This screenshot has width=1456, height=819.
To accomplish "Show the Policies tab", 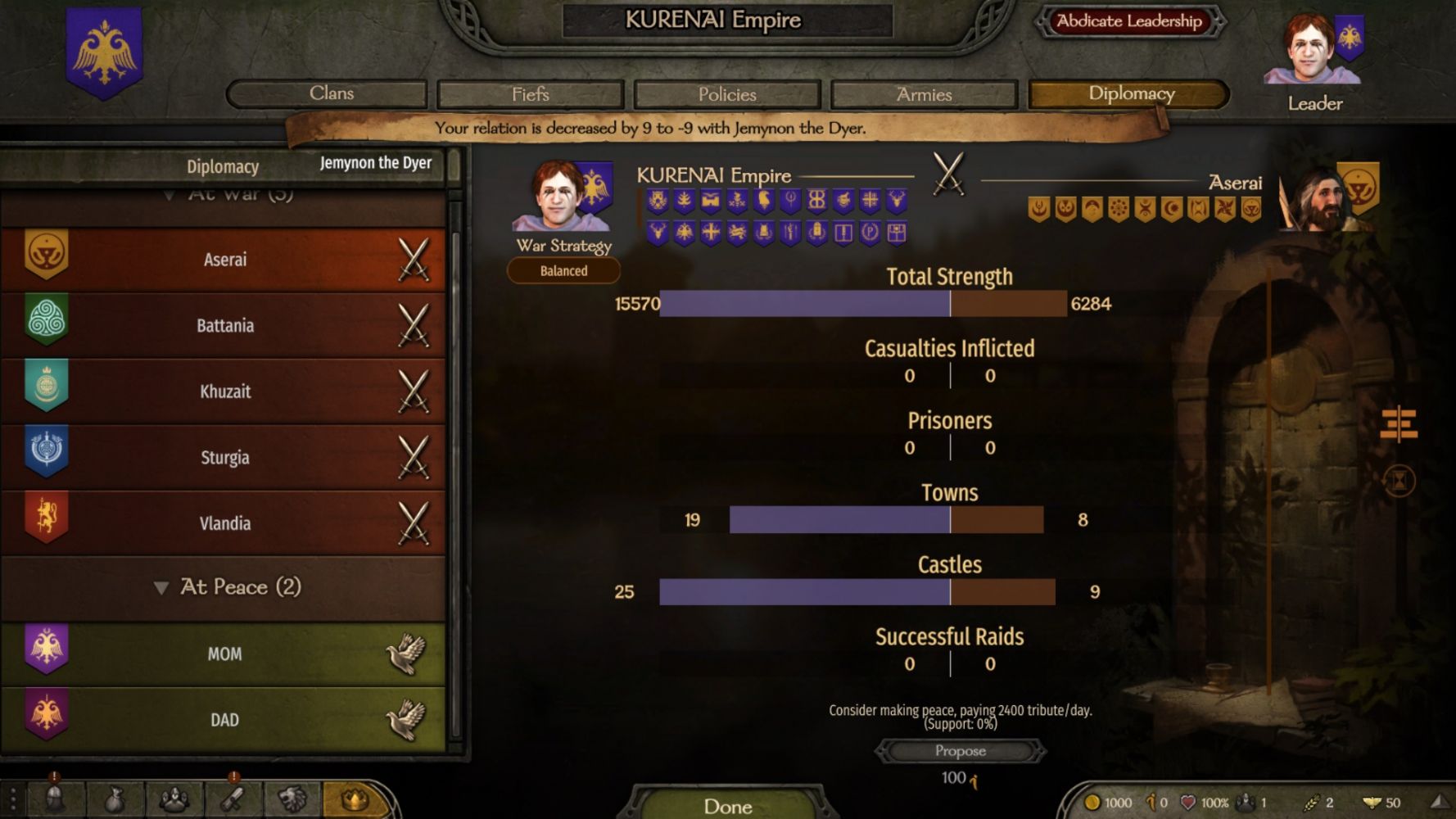I will click(726, 94).
